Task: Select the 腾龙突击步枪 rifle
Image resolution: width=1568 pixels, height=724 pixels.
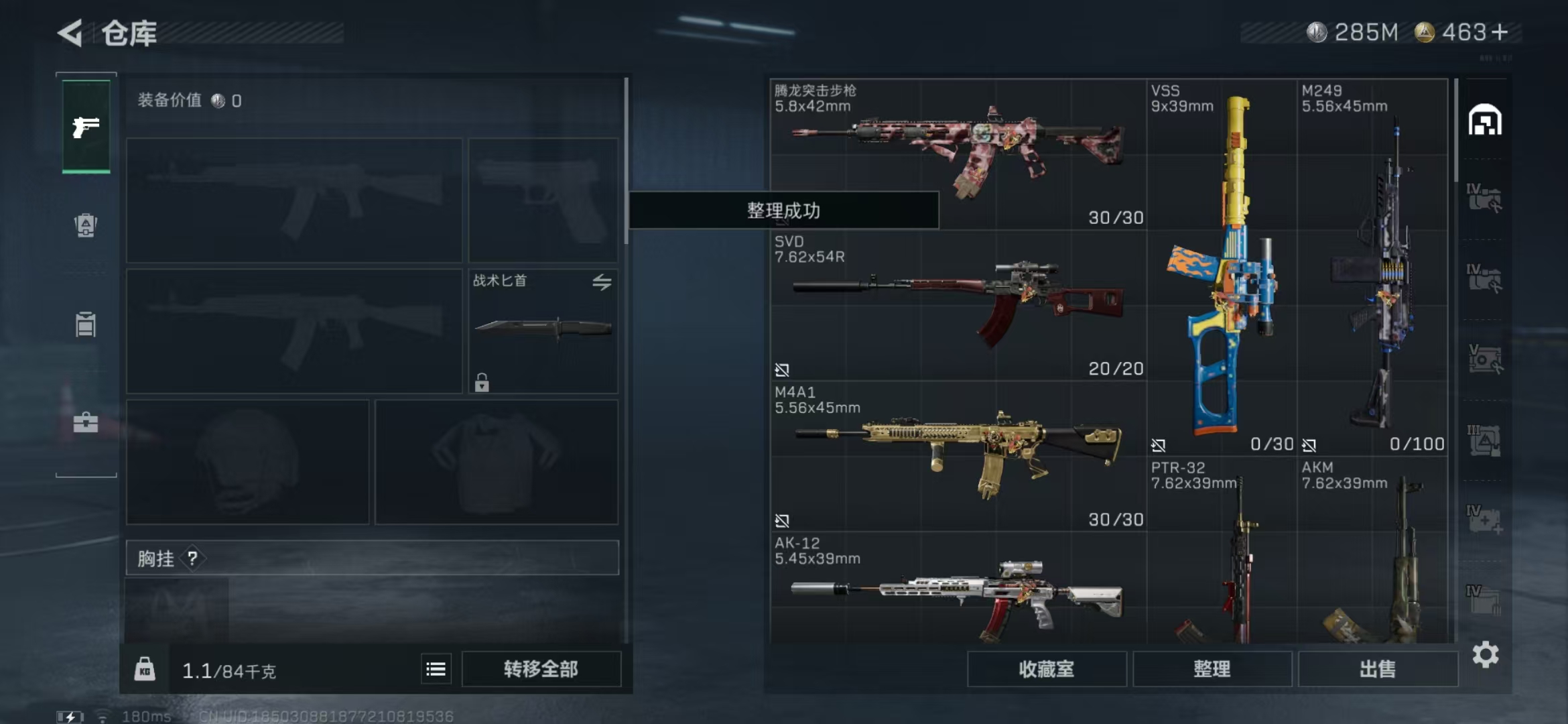Action: point(958,151)
